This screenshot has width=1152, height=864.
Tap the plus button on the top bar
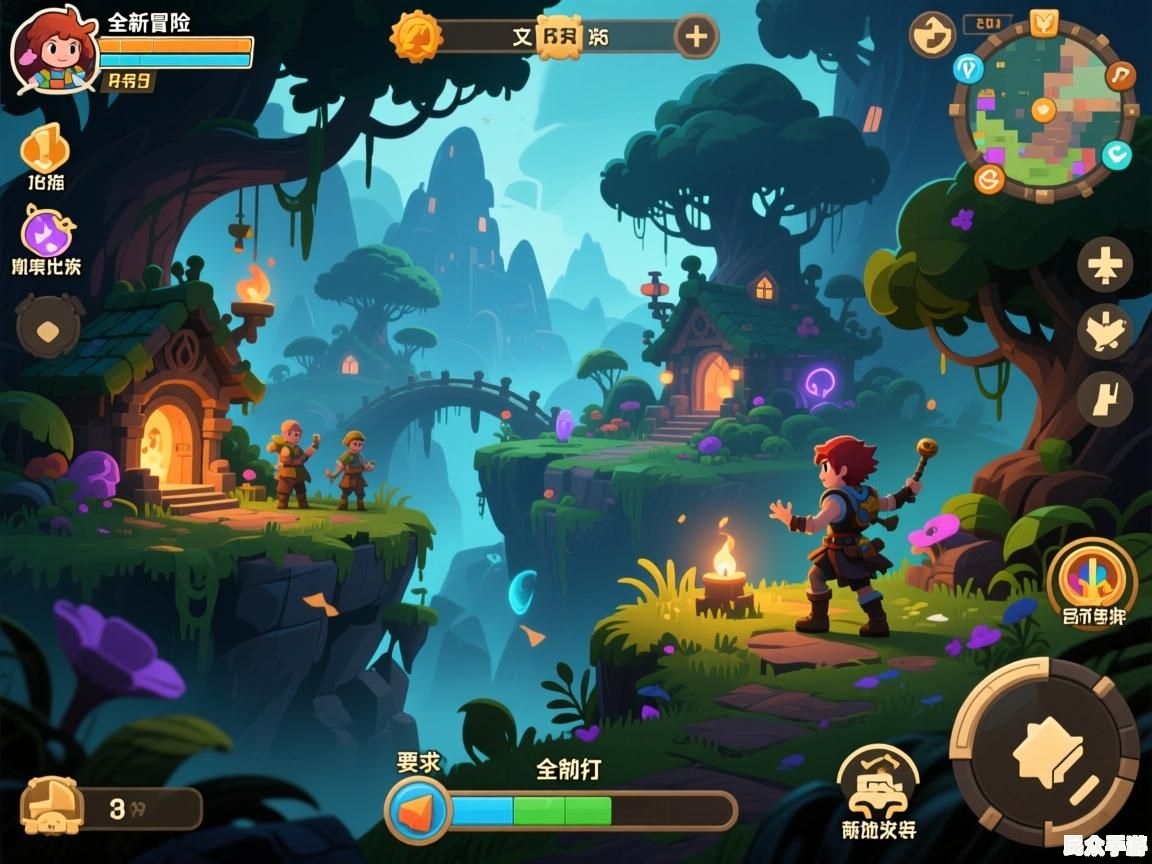coord(695,37)
